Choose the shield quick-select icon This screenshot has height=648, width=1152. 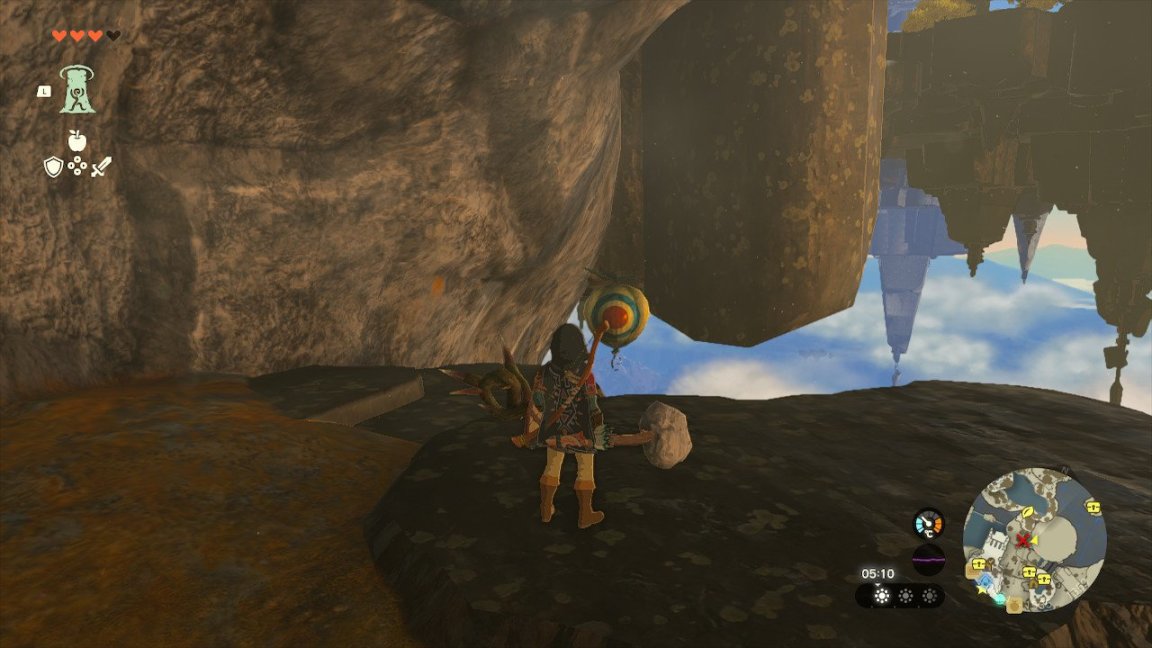53,167
